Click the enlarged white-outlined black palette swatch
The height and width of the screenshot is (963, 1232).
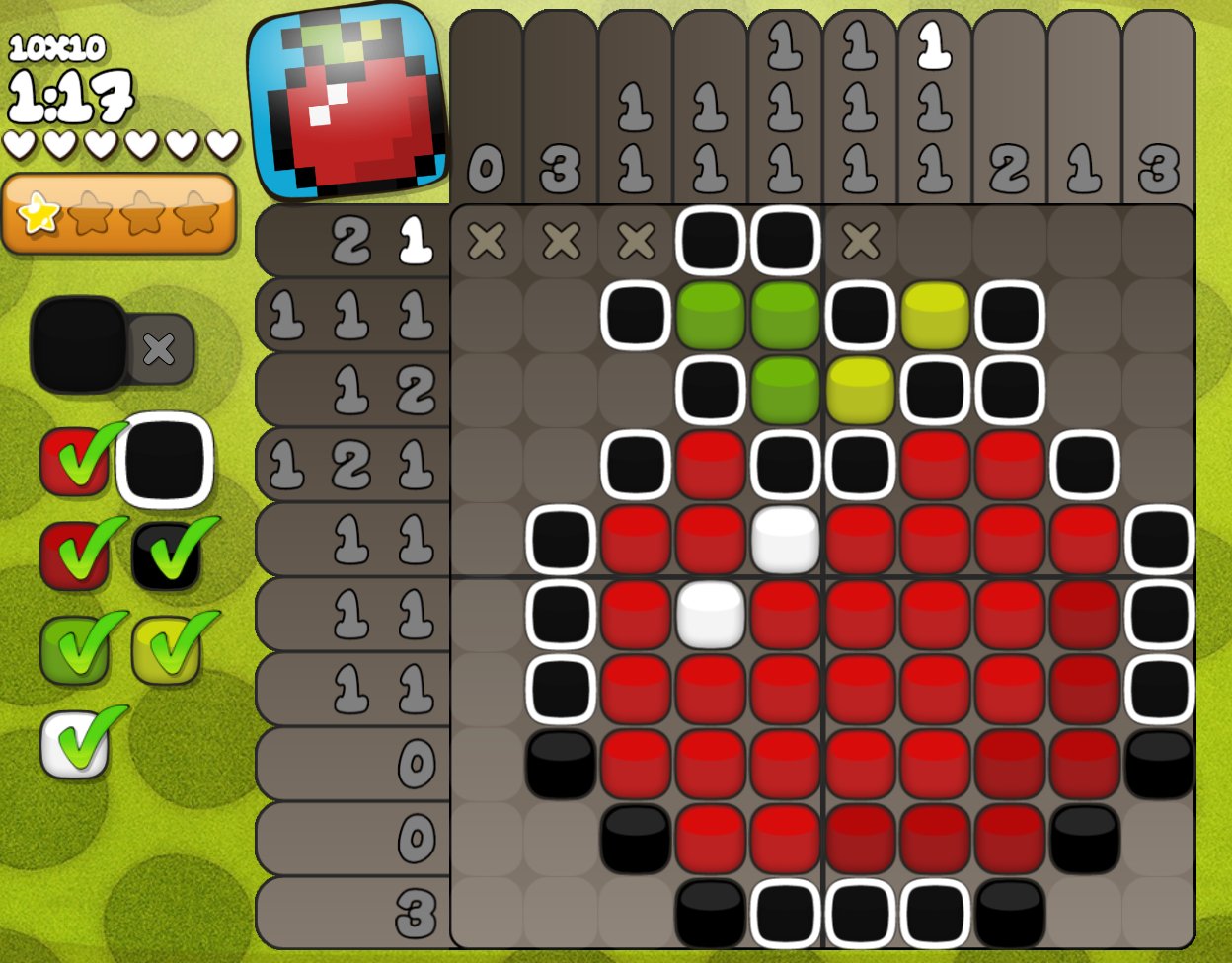point(165,461)
